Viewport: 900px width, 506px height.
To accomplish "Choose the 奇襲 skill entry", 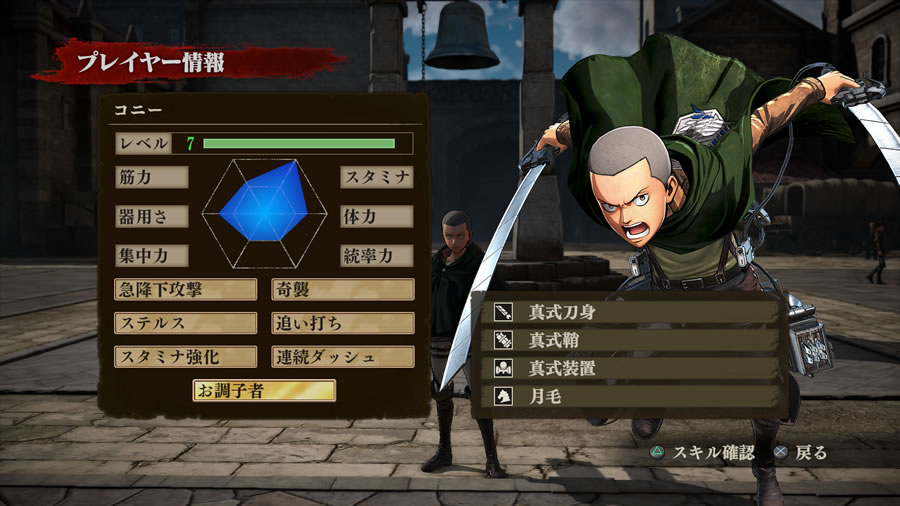I will (342, 290).
